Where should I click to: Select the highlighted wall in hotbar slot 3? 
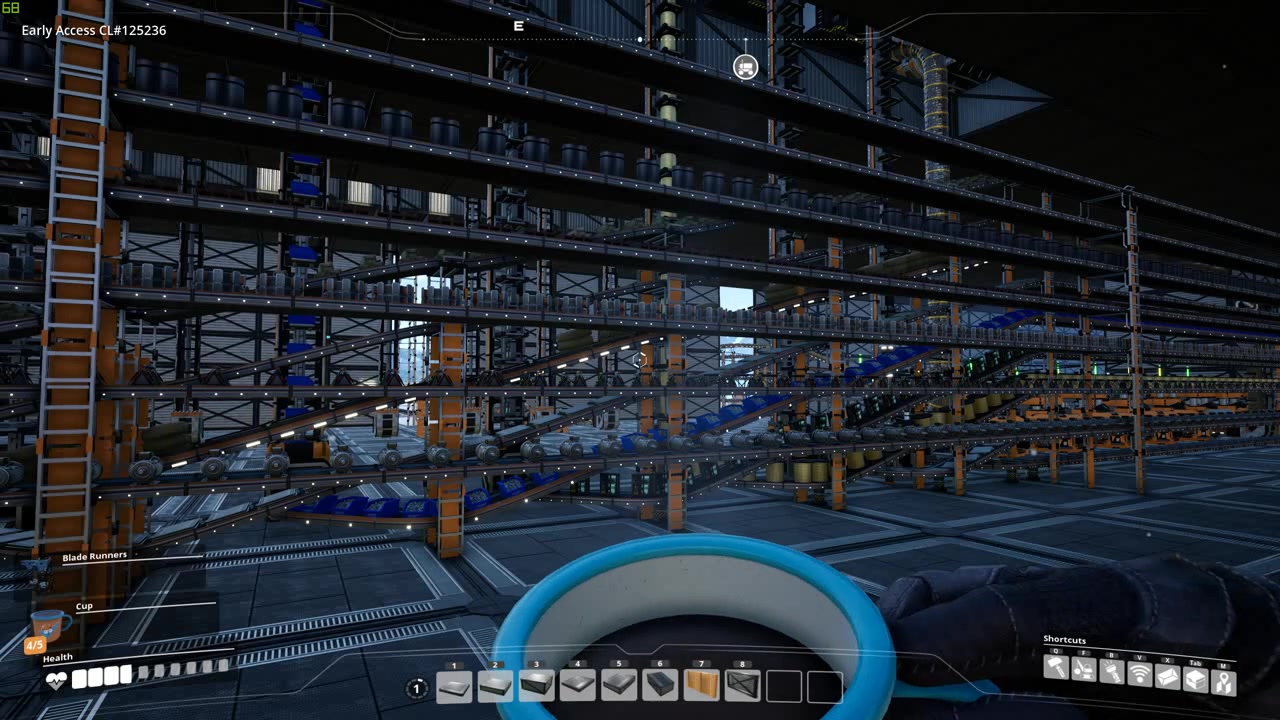[x=536, y=686]
